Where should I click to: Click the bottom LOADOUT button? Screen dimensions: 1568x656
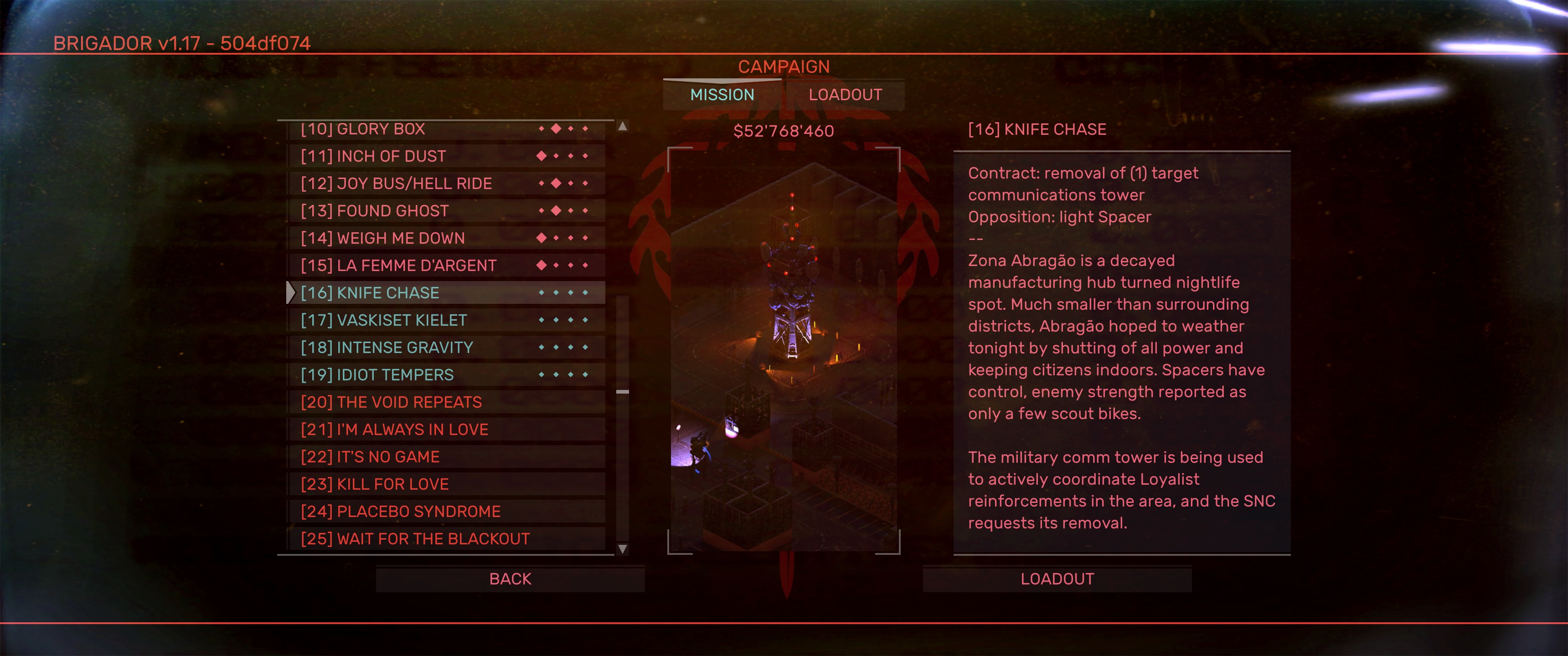click(x=1057, y=579)
